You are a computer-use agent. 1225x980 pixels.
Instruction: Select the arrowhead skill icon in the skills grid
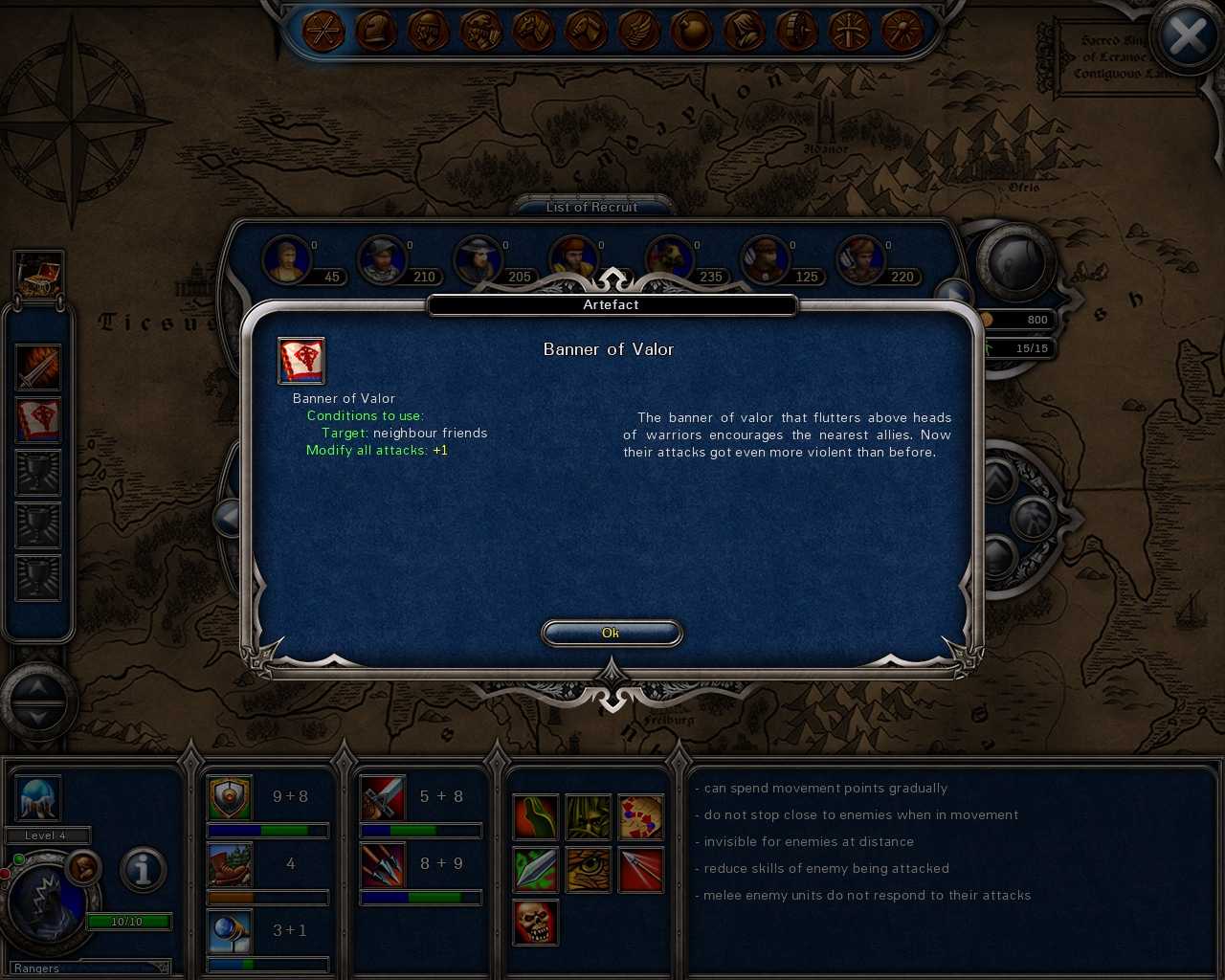tap(642, 869)
